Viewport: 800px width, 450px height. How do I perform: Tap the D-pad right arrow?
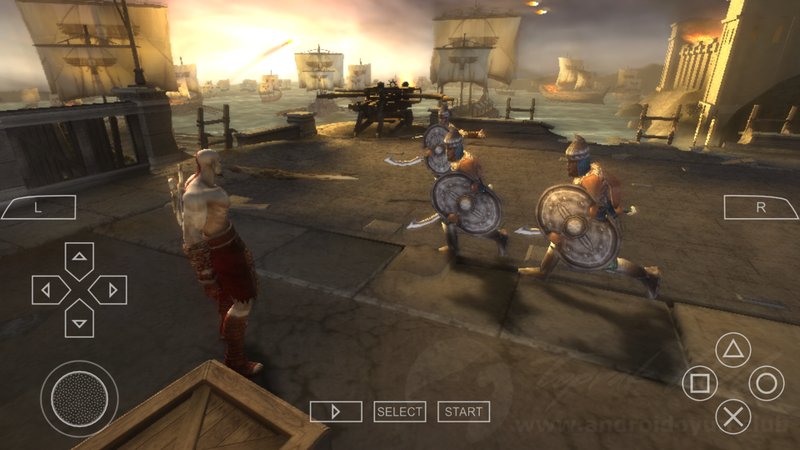pyautogui.click(x=111, y=290)
